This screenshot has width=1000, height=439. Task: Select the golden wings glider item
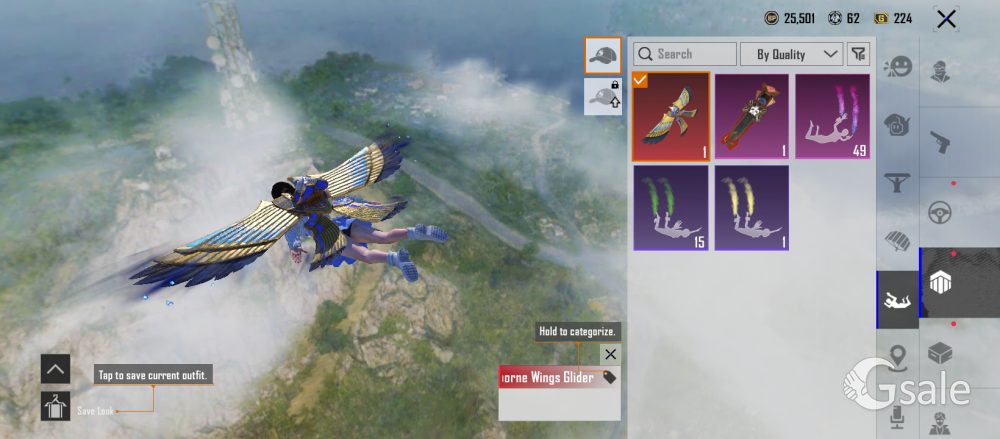[x=671, y=117]
